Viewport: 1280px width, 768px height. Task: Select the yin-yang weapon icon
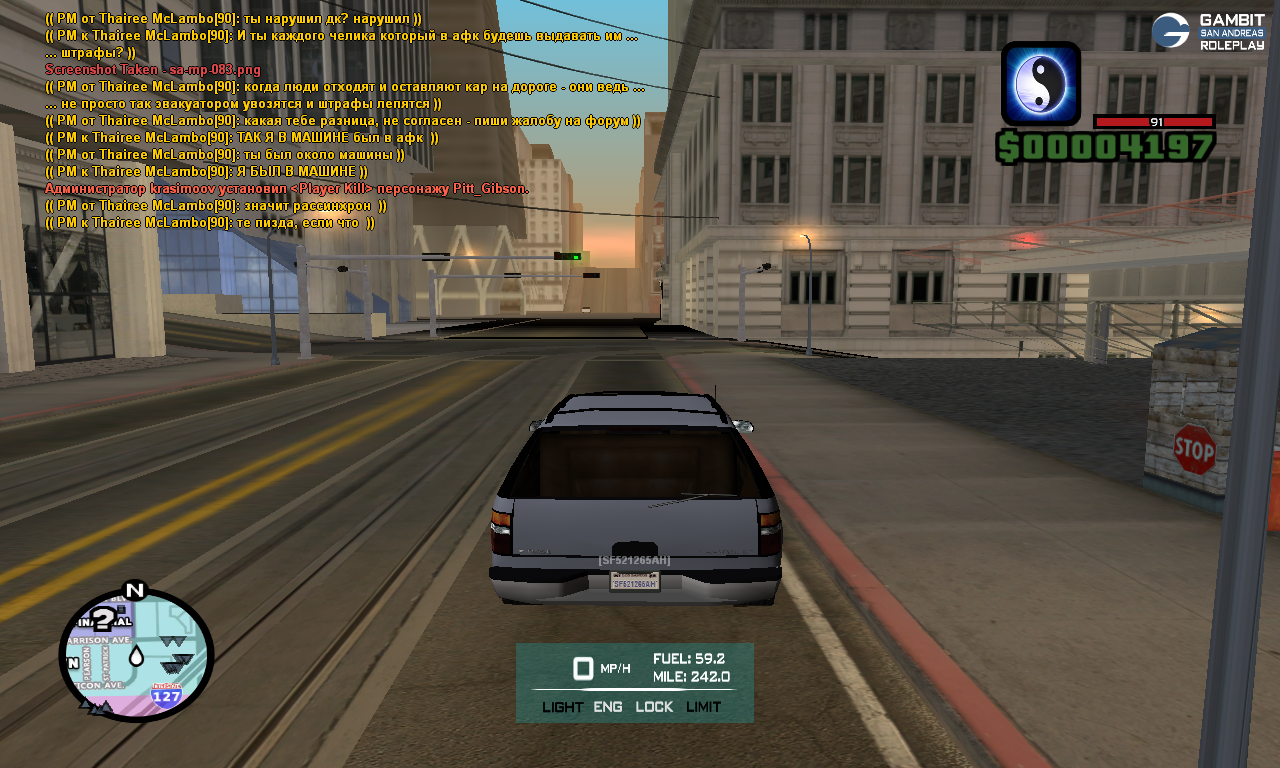click(x=1040, y=84)
